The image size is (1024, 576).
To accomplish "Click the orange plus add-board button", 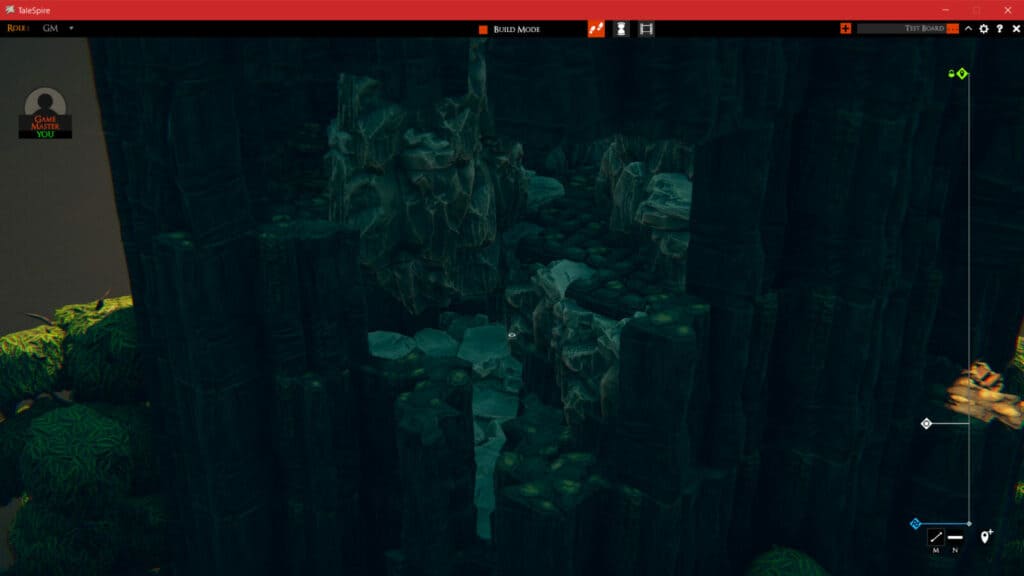I will pos(846,28).
